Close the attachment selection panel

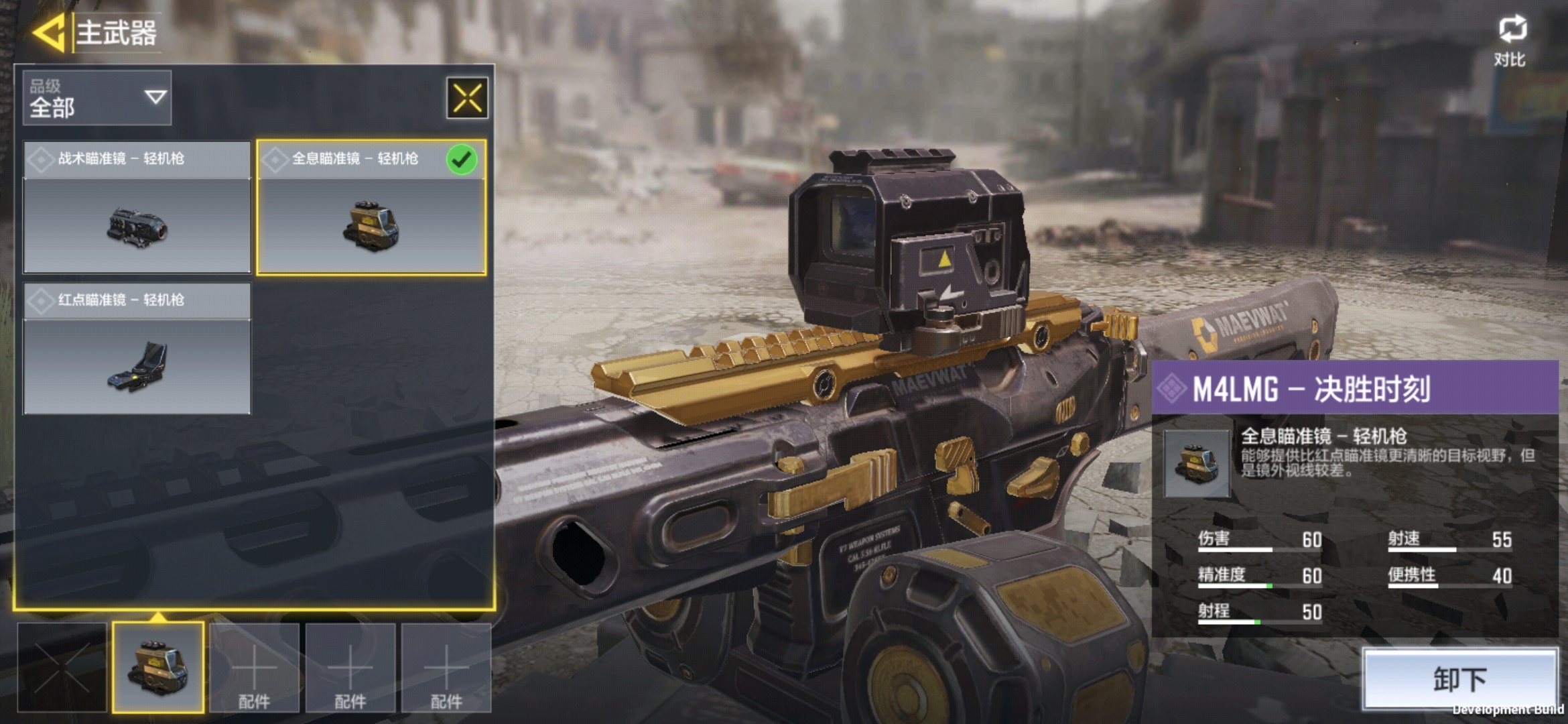tap(467, 99)
